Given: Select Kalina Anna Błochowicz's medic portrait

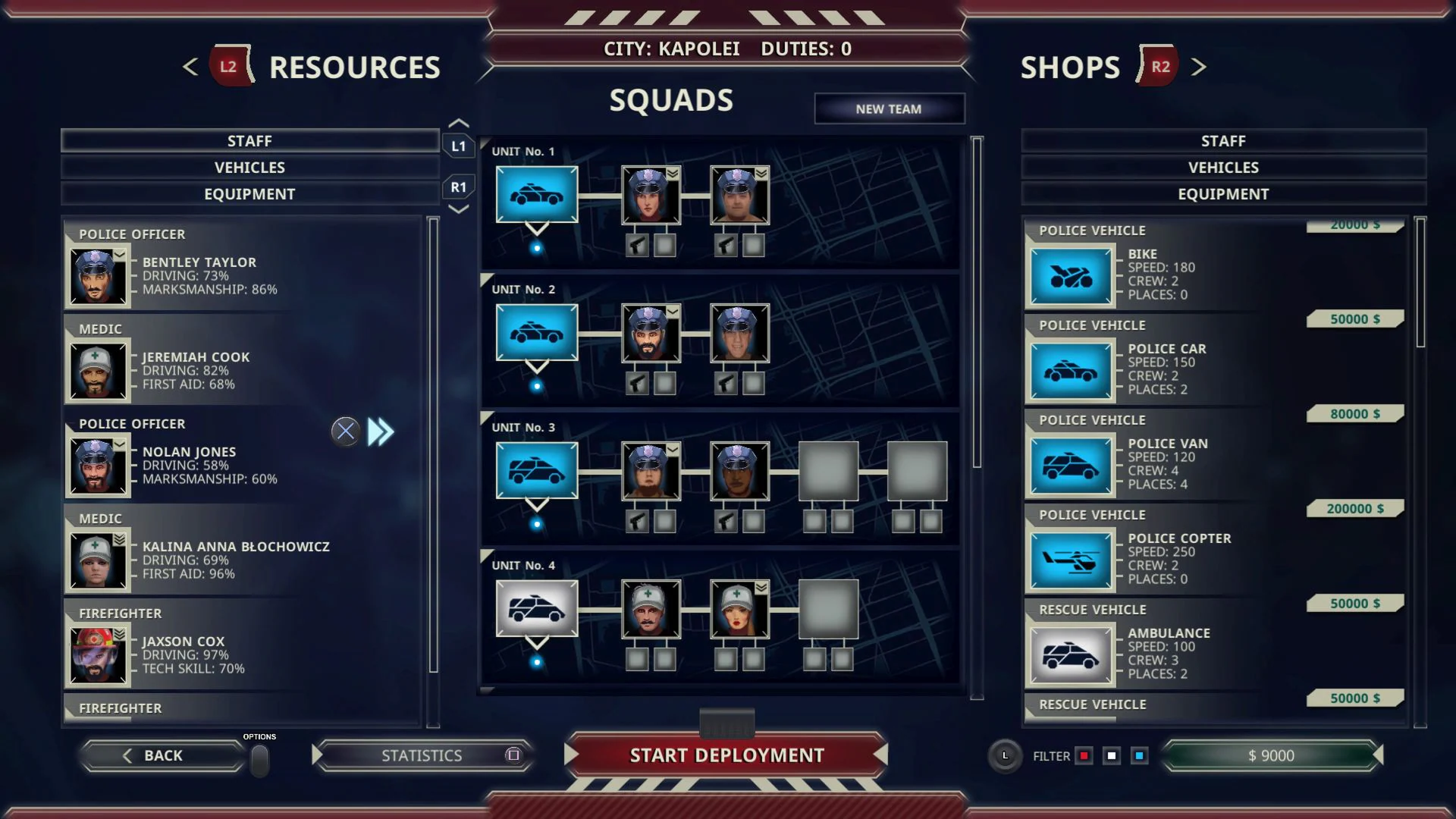Looking at the screenshot, I should point(98,559).
